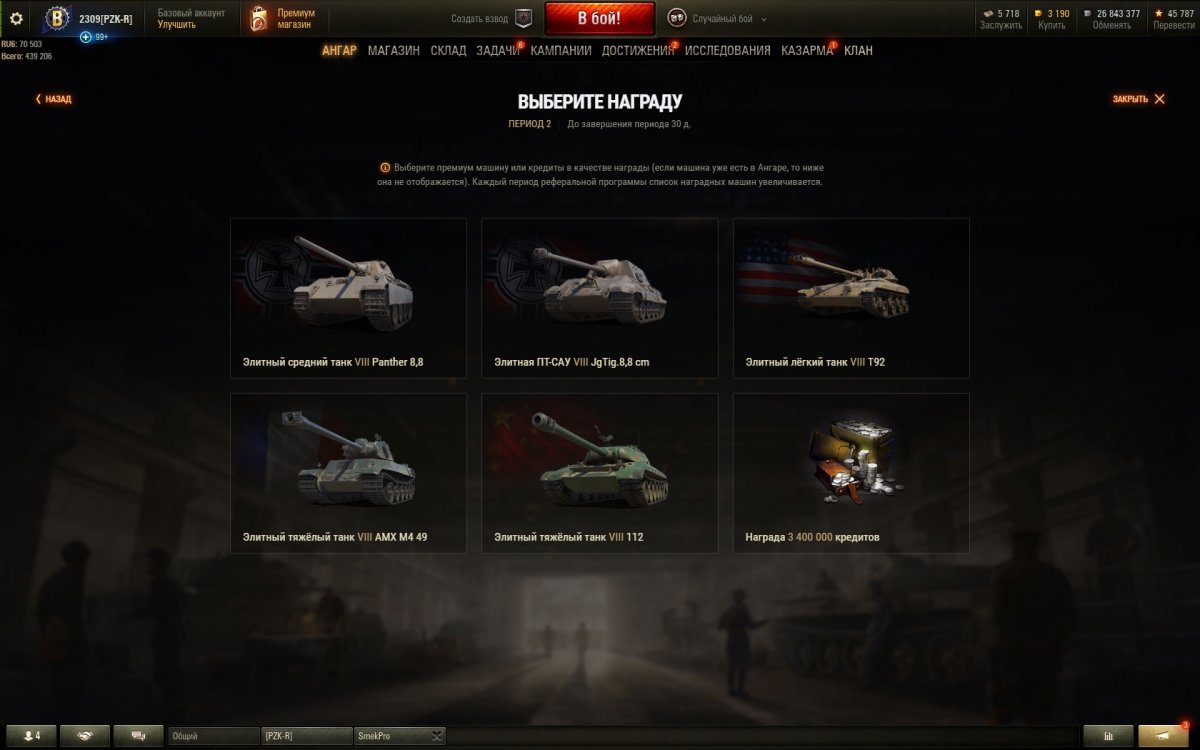The image size is (1200, 750).
Task: Switch to the Склад tab
Action: [448, 51]
